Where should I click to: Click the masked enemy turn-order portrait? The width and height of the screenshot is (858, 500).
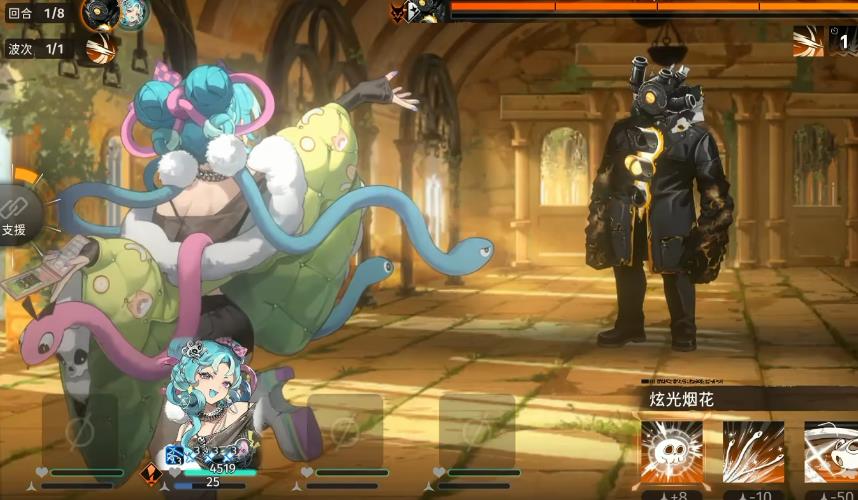[x=100, y=13]
